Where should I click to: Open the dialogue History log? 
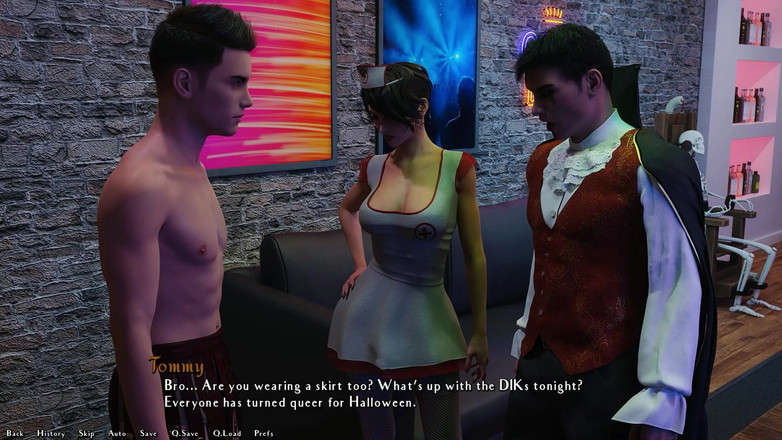[x=50, y=433]
